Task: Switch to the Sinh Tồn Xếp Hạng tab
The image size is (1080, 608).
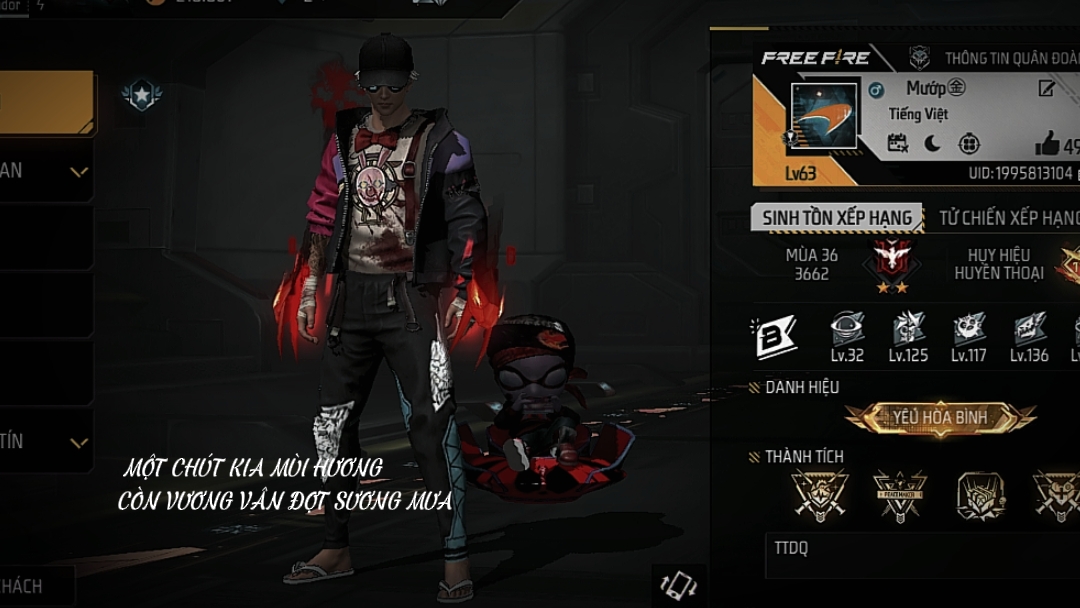Action: tap(837, 218)
